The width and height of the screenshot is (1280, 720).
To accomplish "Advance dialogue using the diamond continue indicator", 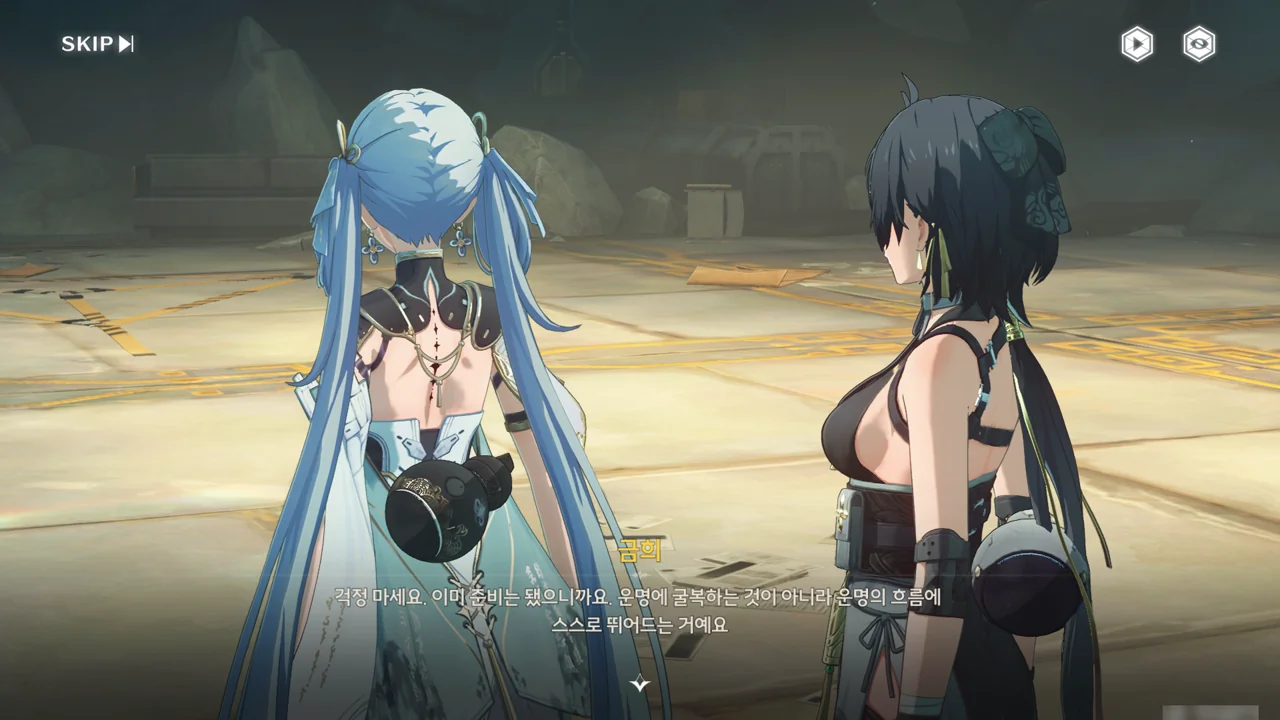I will [x=640, y=684].
